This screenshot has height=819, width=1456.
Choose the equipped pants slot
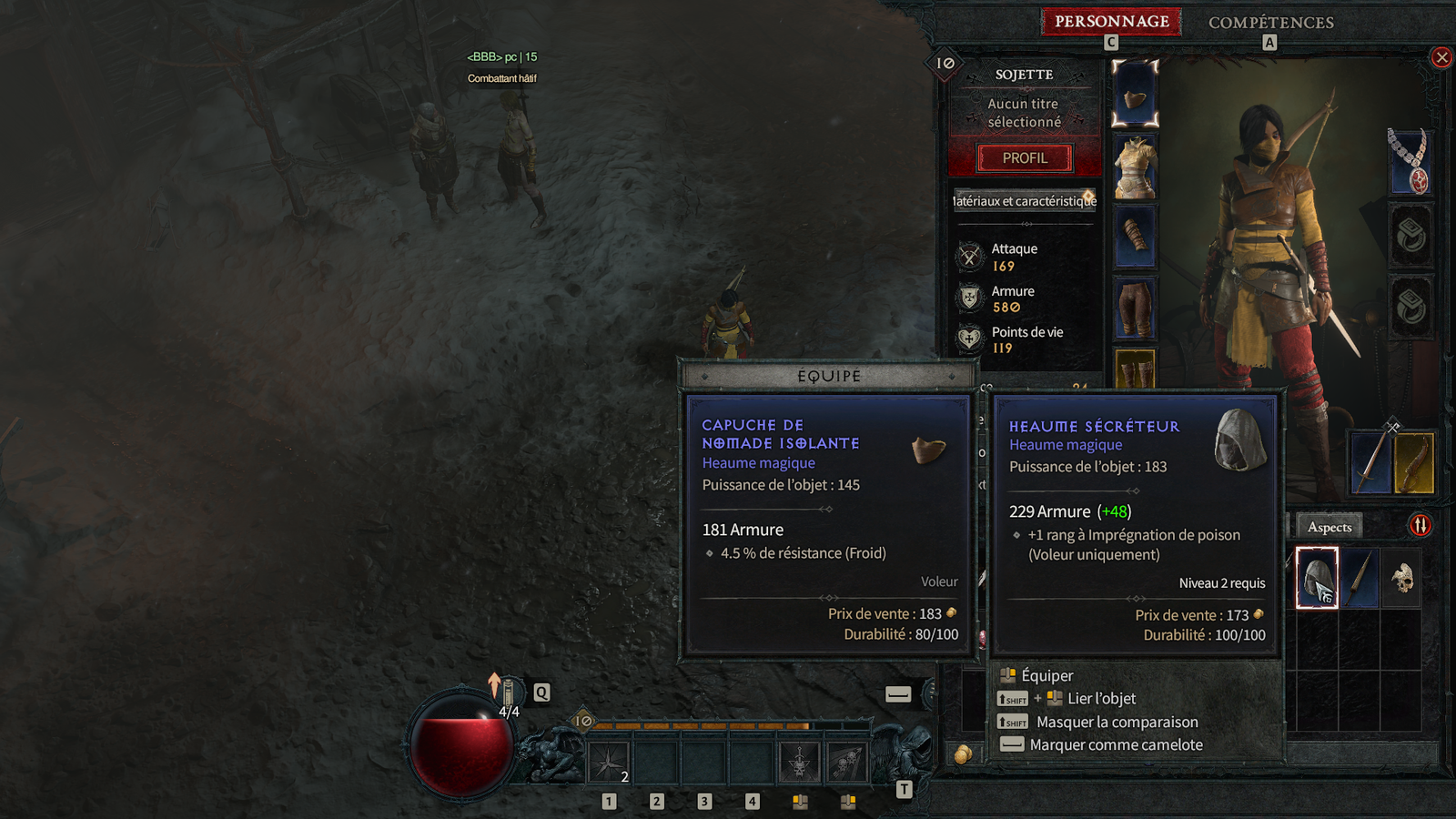click(1135, 308)
